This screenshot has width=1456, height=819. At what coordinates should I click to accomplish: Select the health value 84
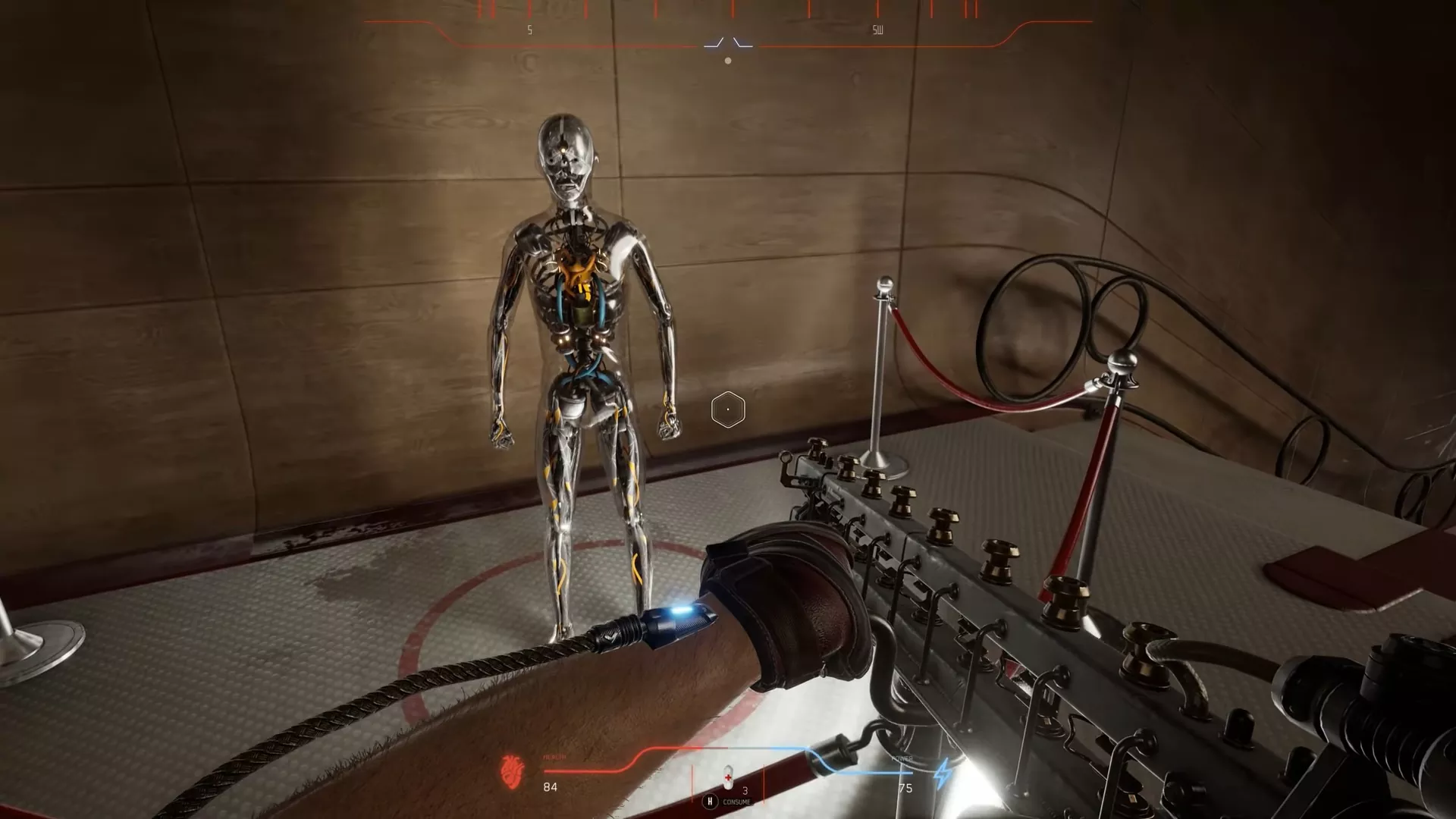click(x=549, y=787)
